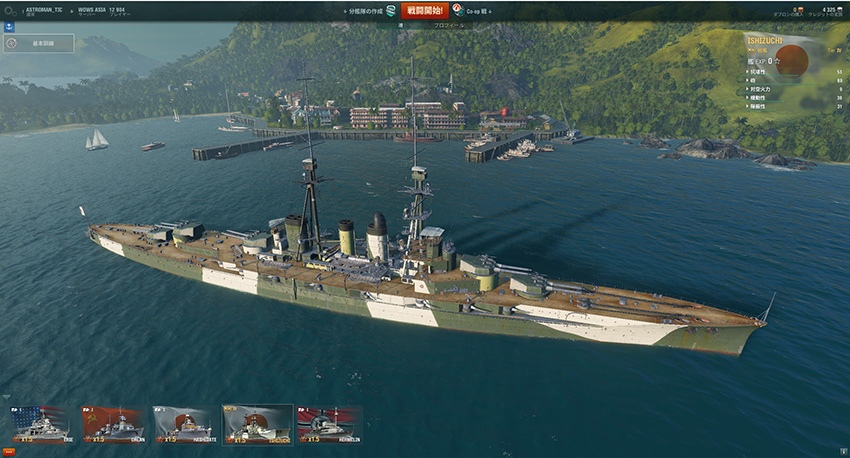Viewport: 850px width, 458px height.
Task: Open the ASTROMAN_TJC player profile
Action: pyautogui.click(x=43, y=8)
